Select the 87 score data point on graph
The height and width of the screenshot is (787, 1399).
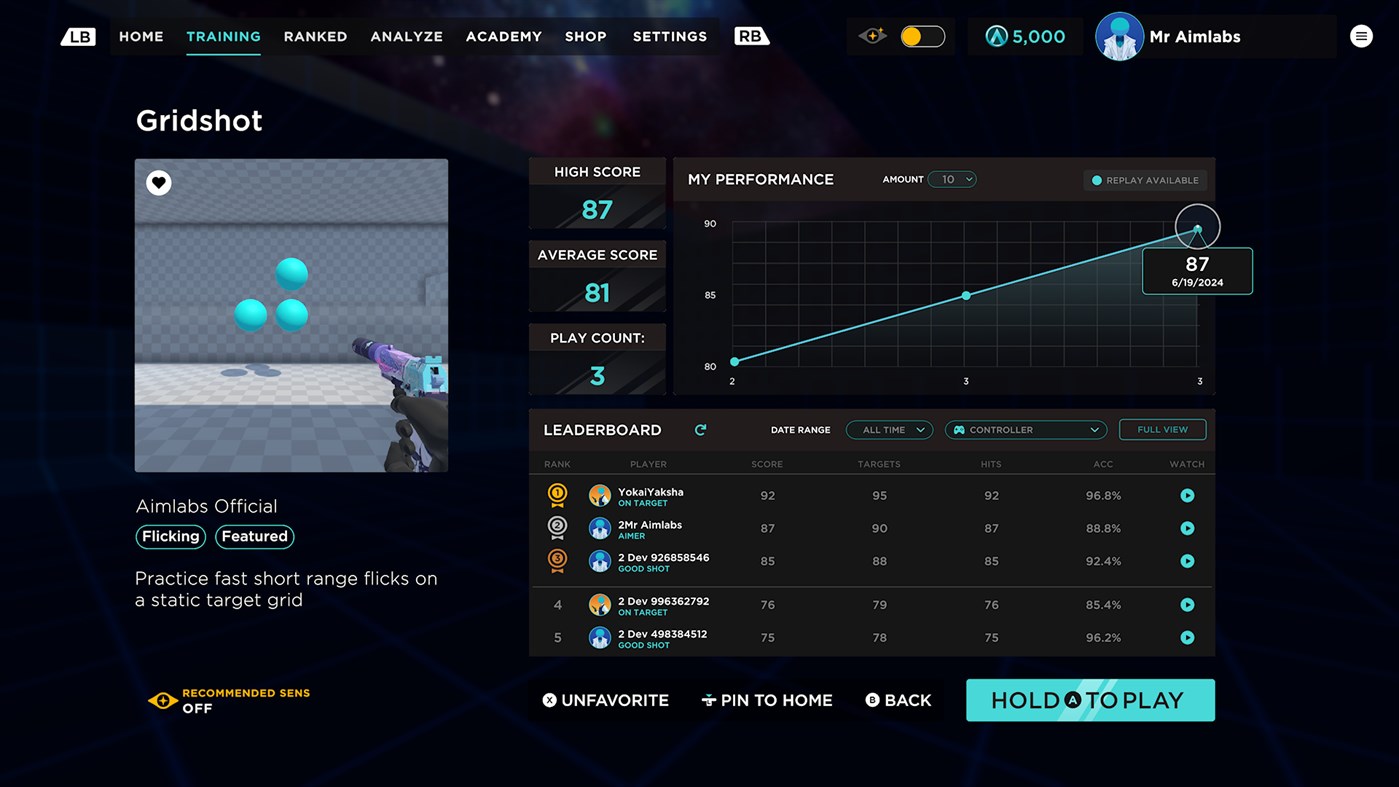click(1197, 227)
